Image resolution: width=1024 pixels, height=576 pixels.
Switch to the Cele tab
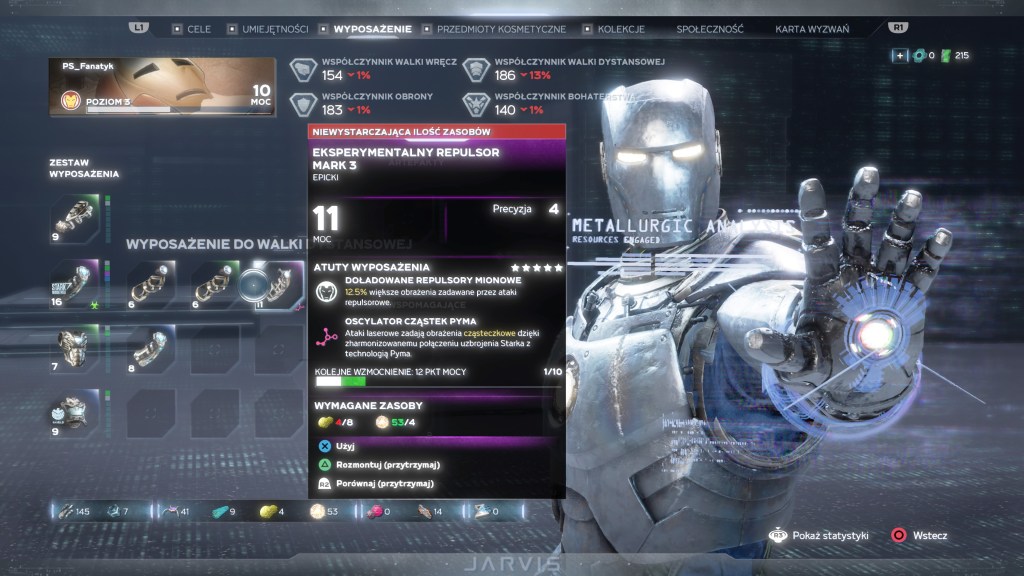click(x=198, y=29)
